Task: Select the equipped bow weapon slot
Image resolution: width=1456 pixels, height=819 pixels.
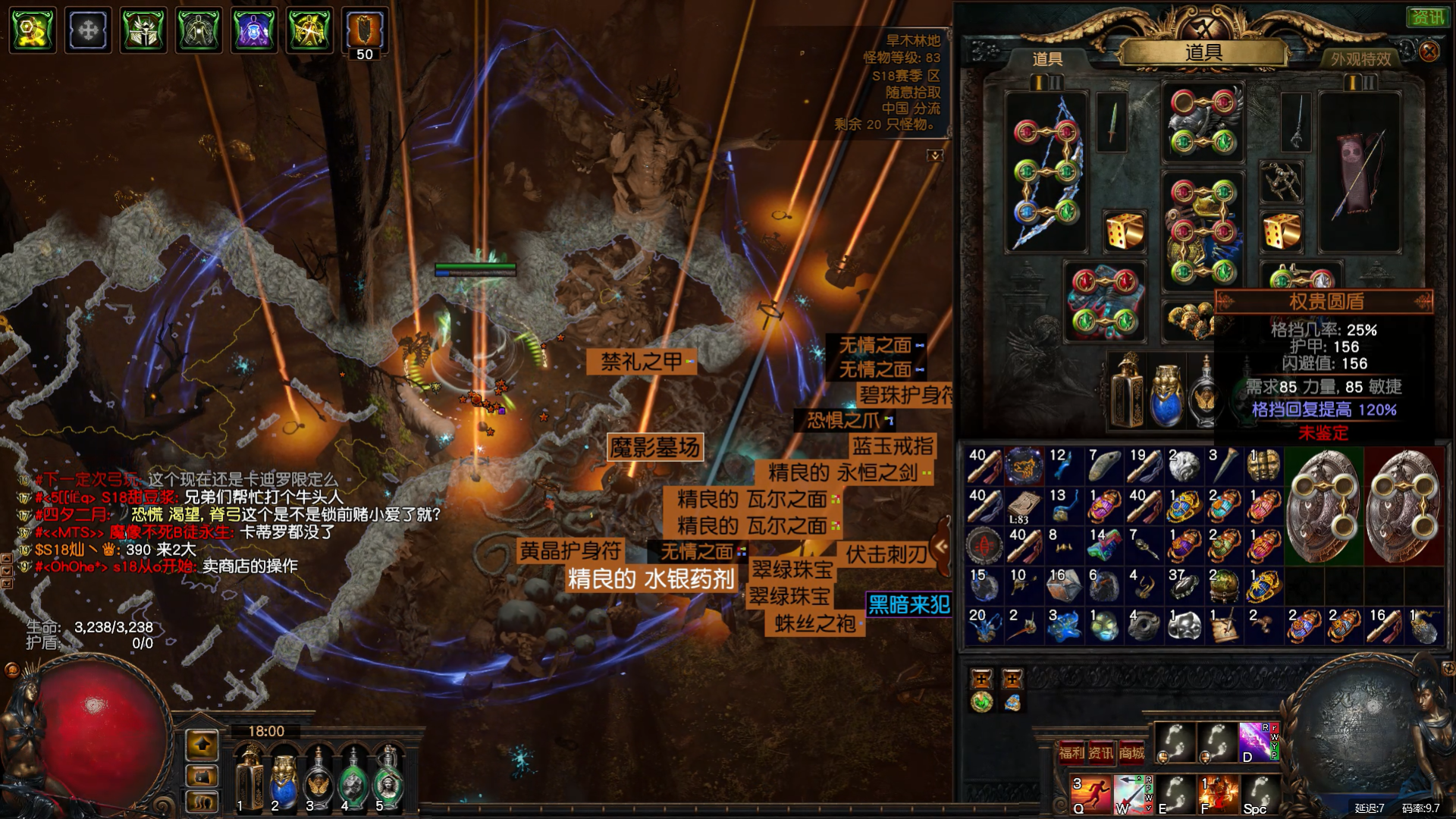Action: (x=1046, y=173)
